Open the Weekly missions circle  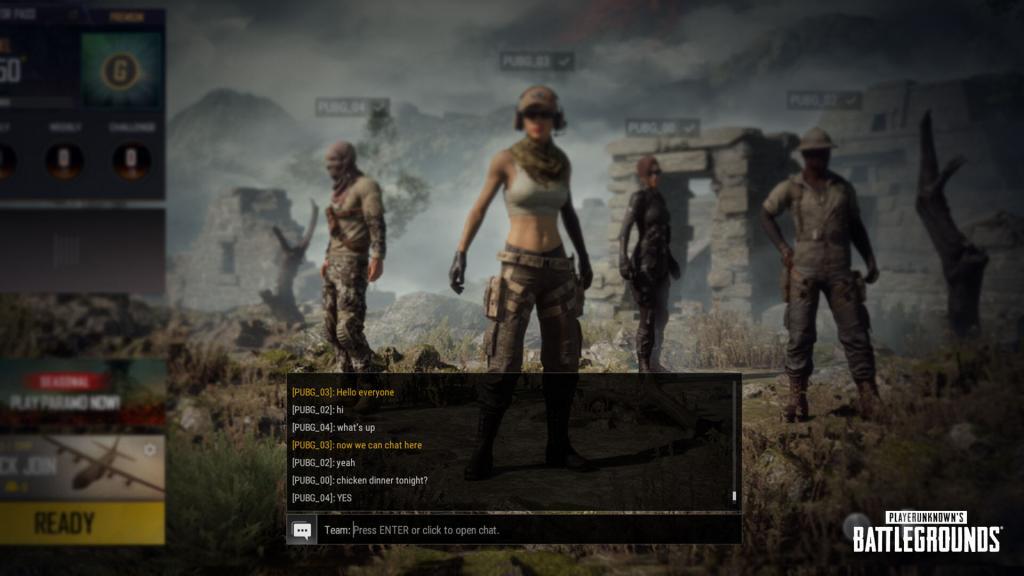tap(65, 160)
